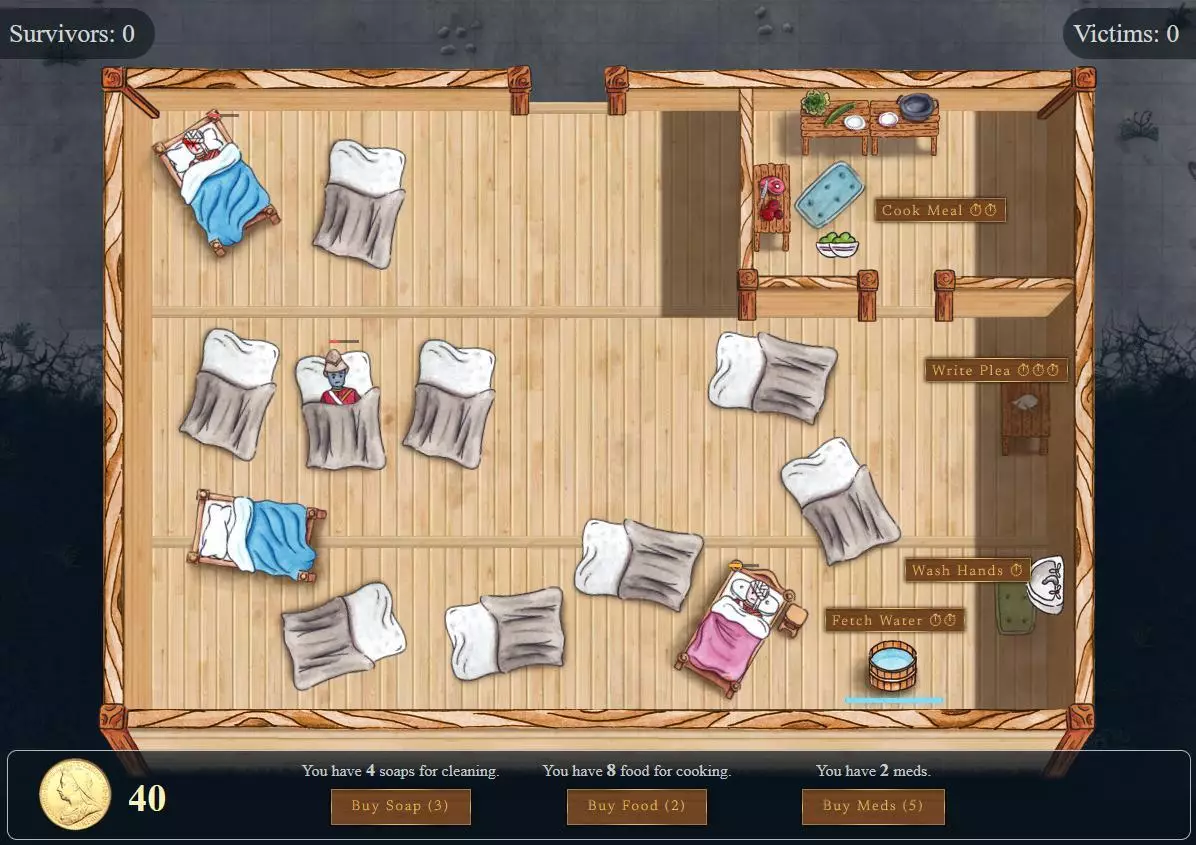Image resolution: width=1196 pixels, height=845 pixels.
Task: Purchase more food for cooking
Action: [x=636, y=806]
